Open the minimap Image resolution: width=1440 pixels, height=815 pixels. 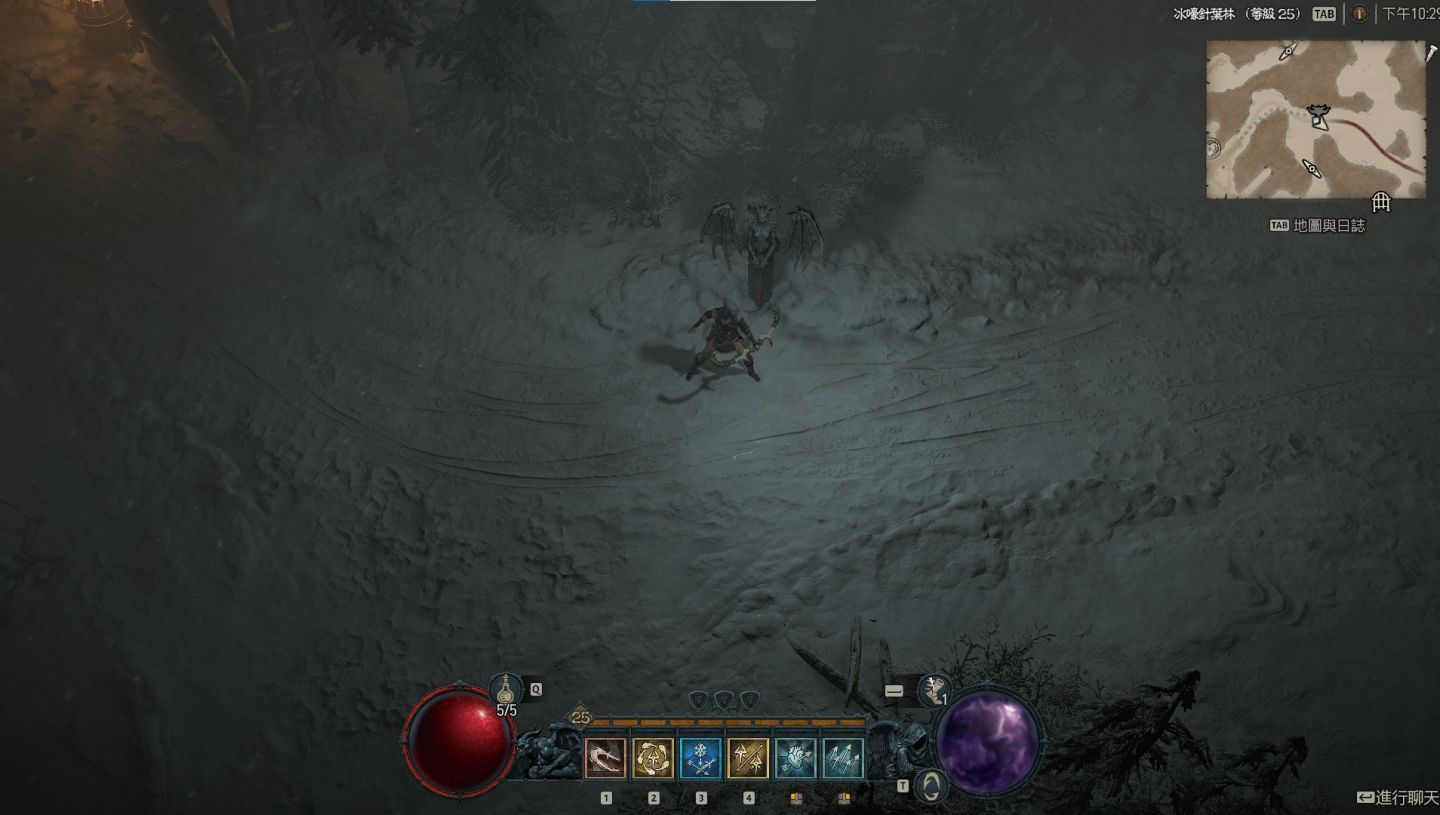1315,119
